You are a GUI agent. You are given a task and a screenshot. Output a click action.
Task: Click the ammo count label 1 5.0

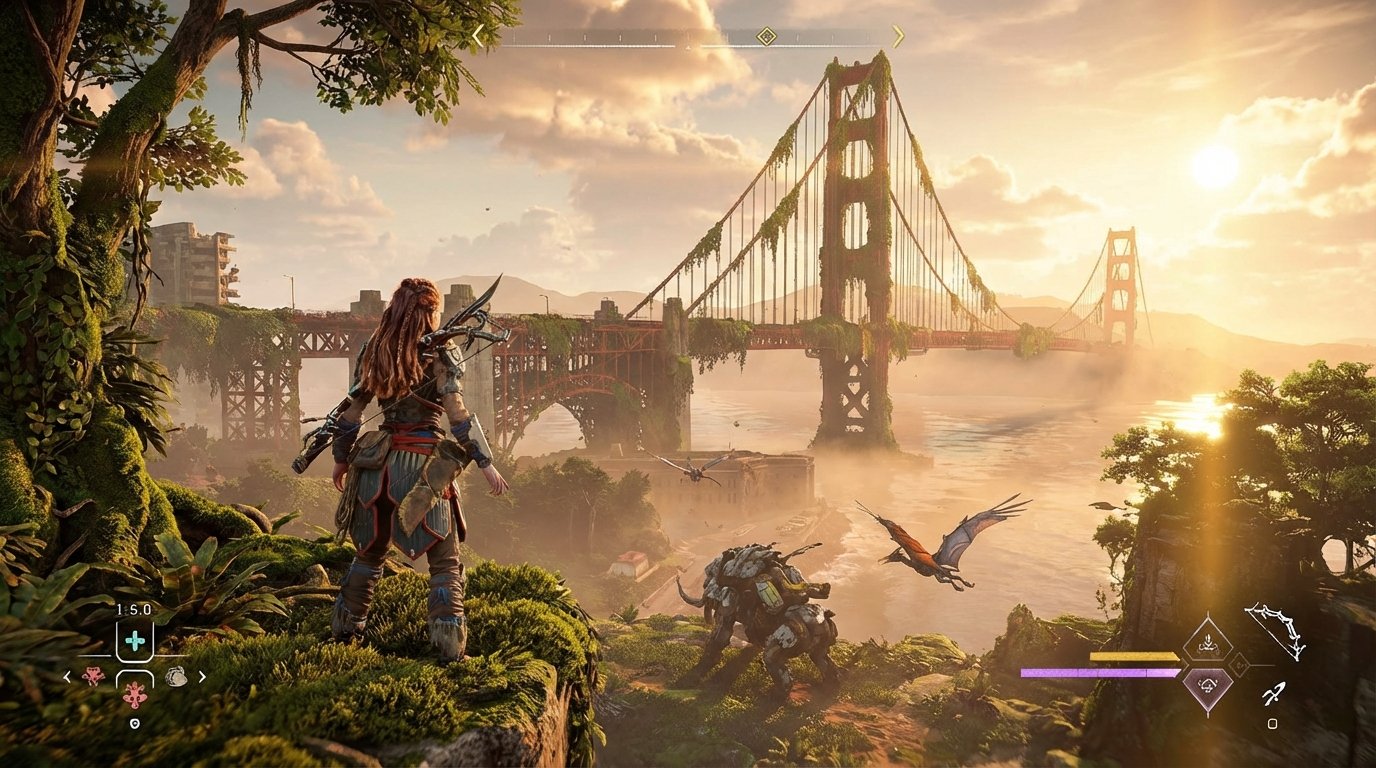click(x=133, y=609)
